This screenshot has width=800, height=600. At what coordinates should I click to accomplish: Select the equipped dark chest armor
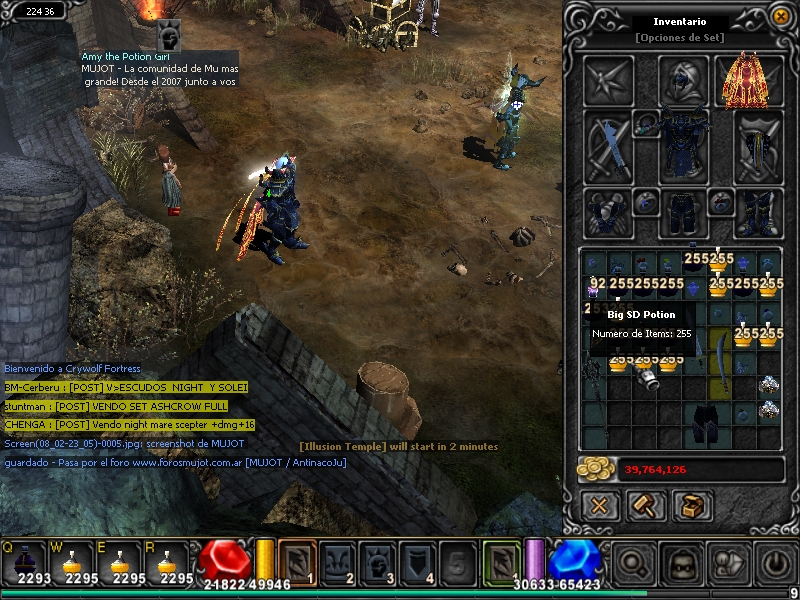coord(683,145)
